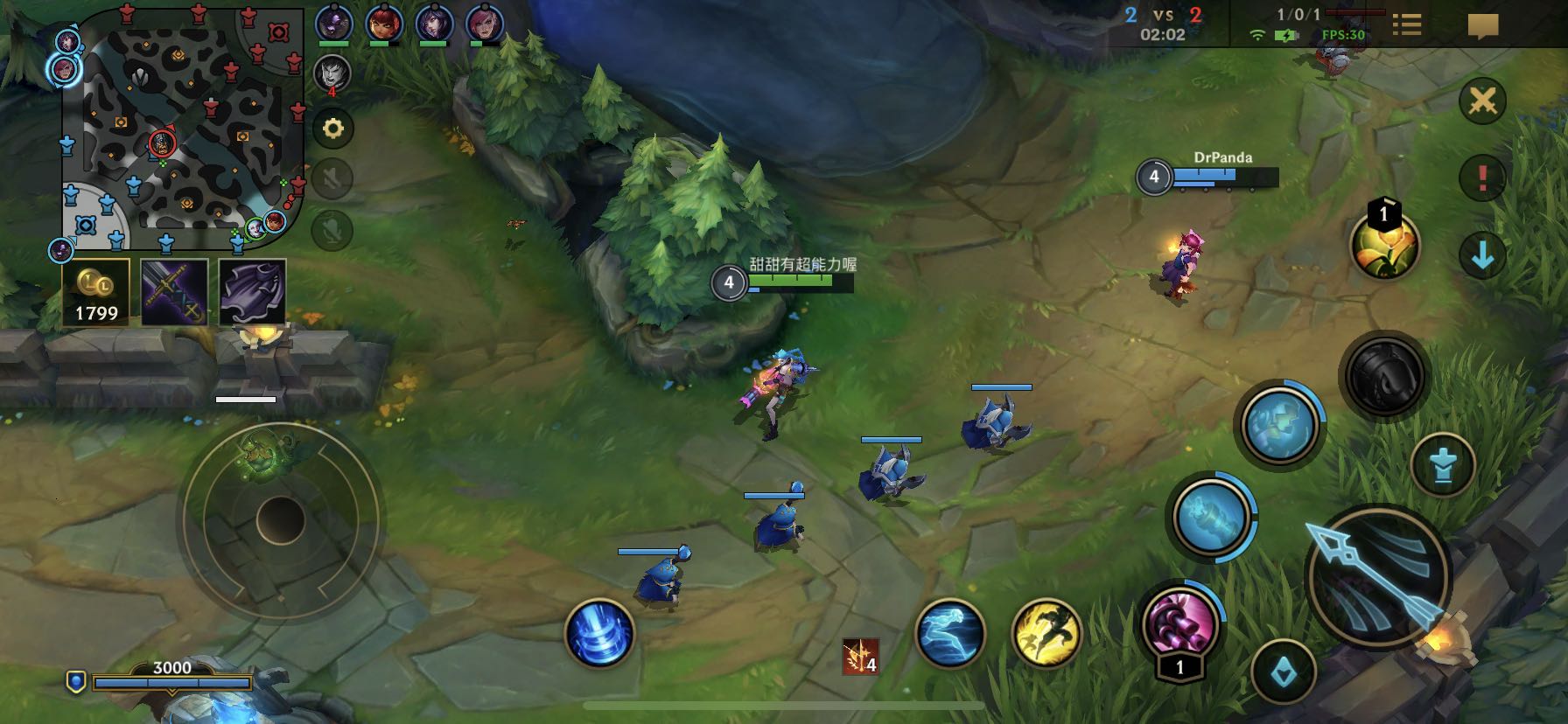Send the red exclamation danger ping
The width and height of the screenshot is (1568, 724).
tap(1482, 178)
